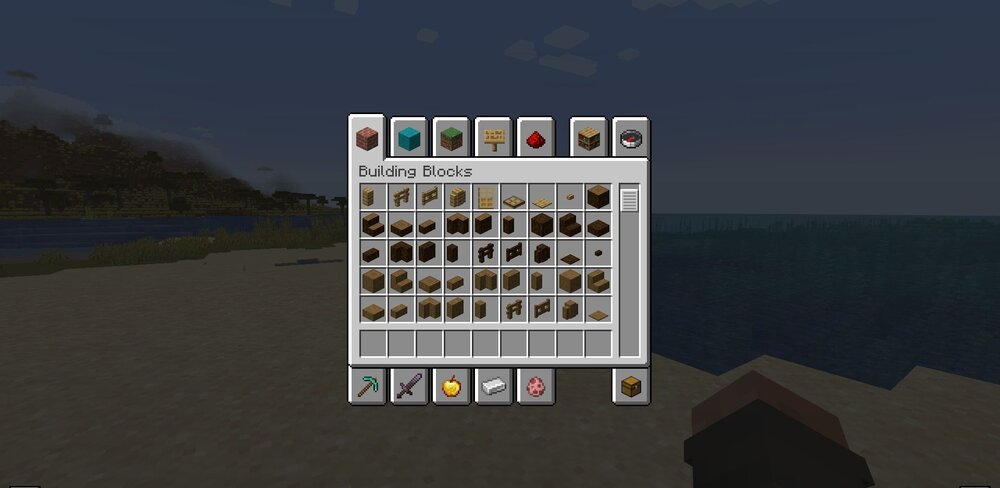Open the grass block Natural Blocks tab

click(x=451, y=138)
